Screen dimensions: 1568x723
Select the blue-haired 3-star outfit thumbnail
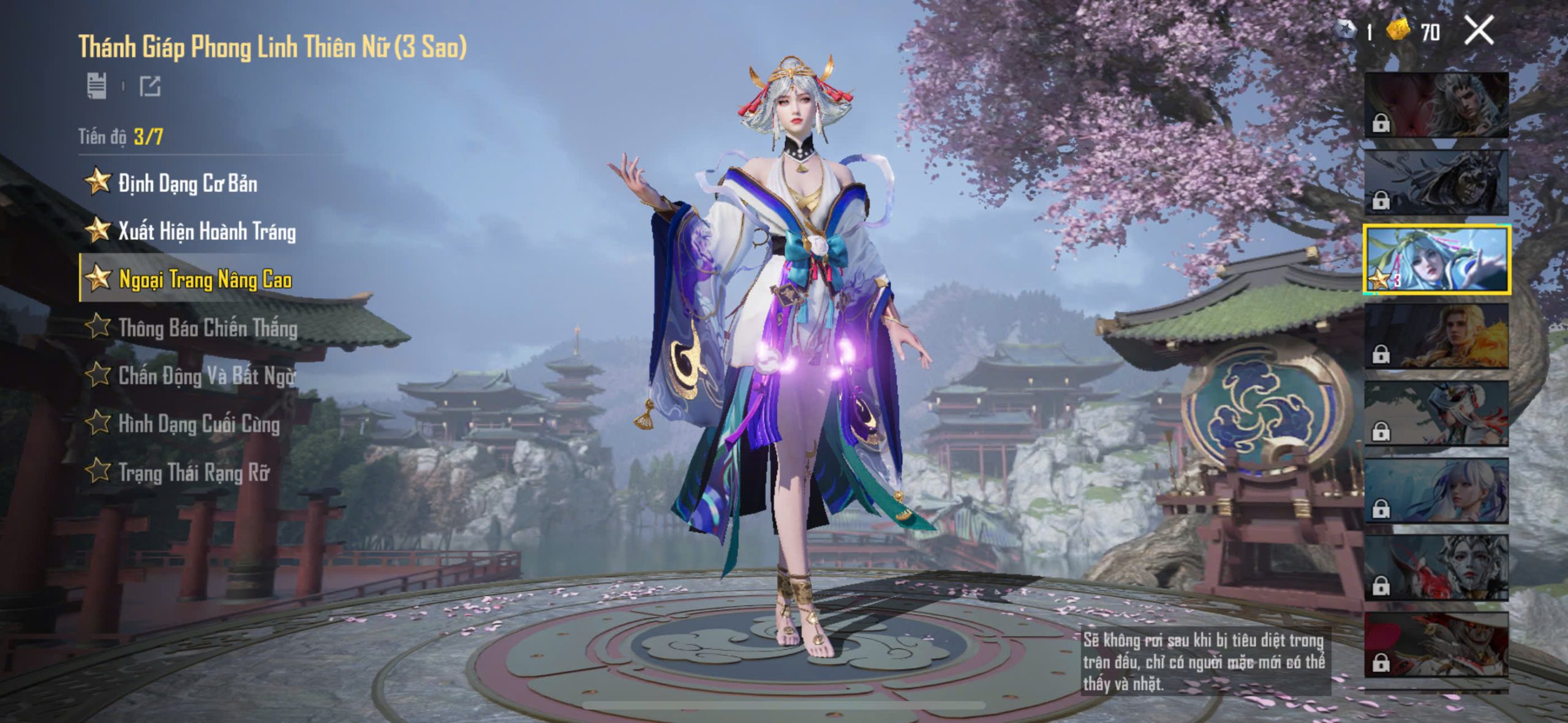pyautogui.click(x=1436, y=260)
